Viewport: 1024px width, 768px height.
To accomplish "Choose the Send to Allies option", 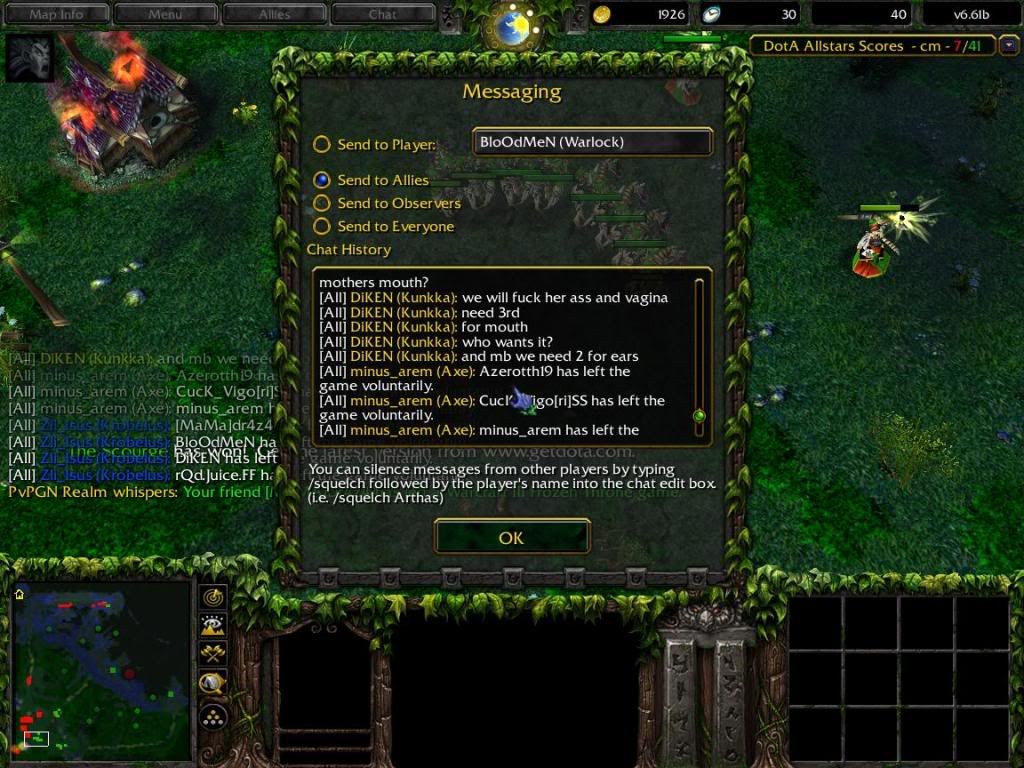I will pos(322,181).
